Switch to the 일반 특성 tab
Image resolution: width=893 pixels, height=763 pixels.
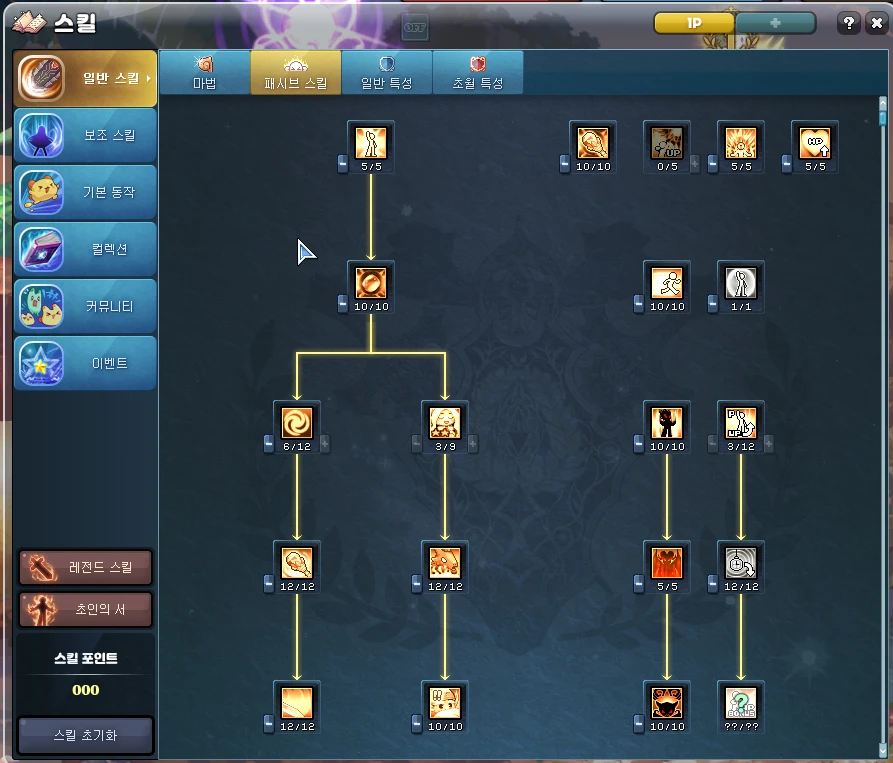387,73
